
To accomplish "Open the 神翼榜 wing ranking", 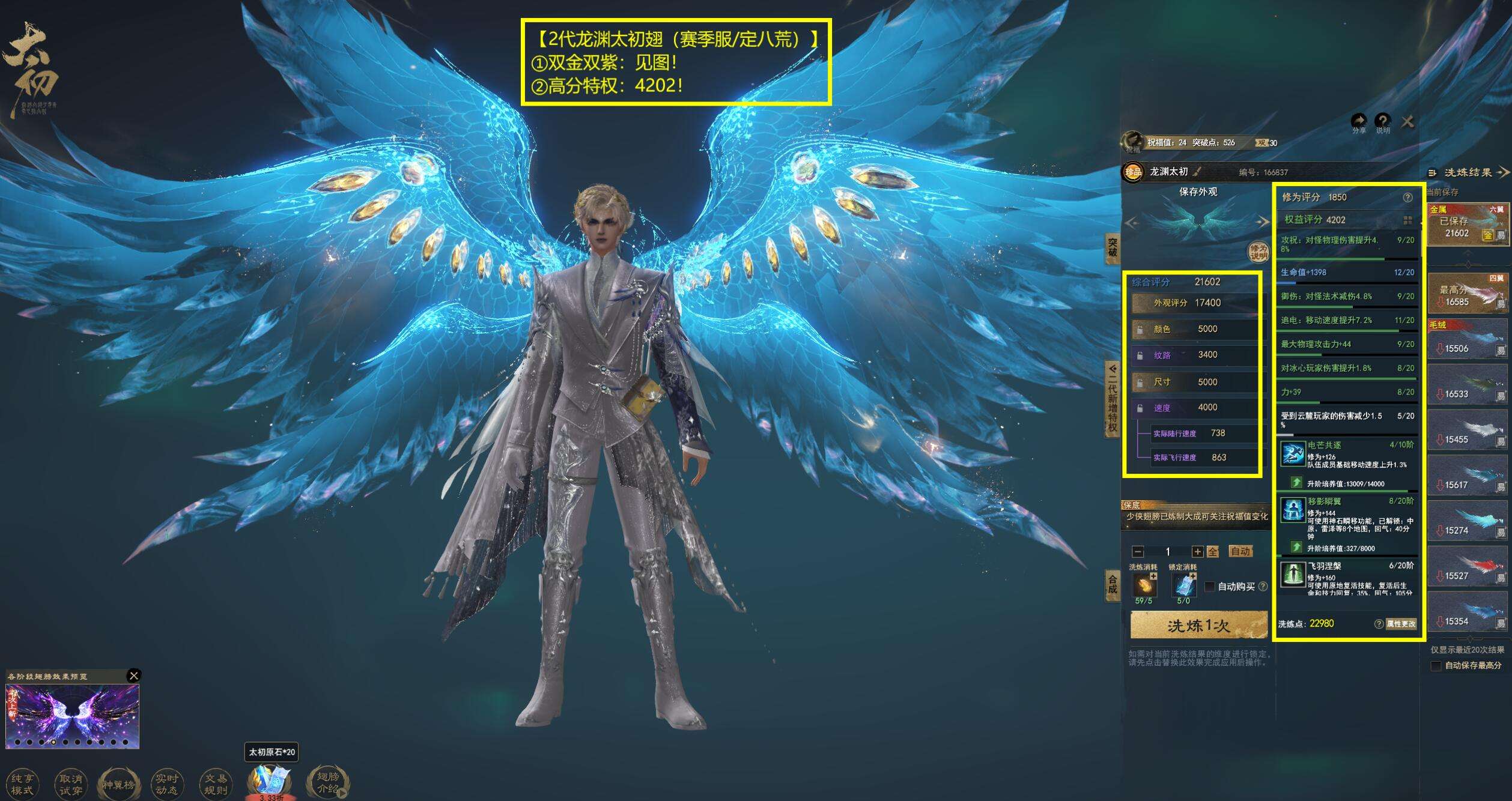I will [x=119, y=784].
